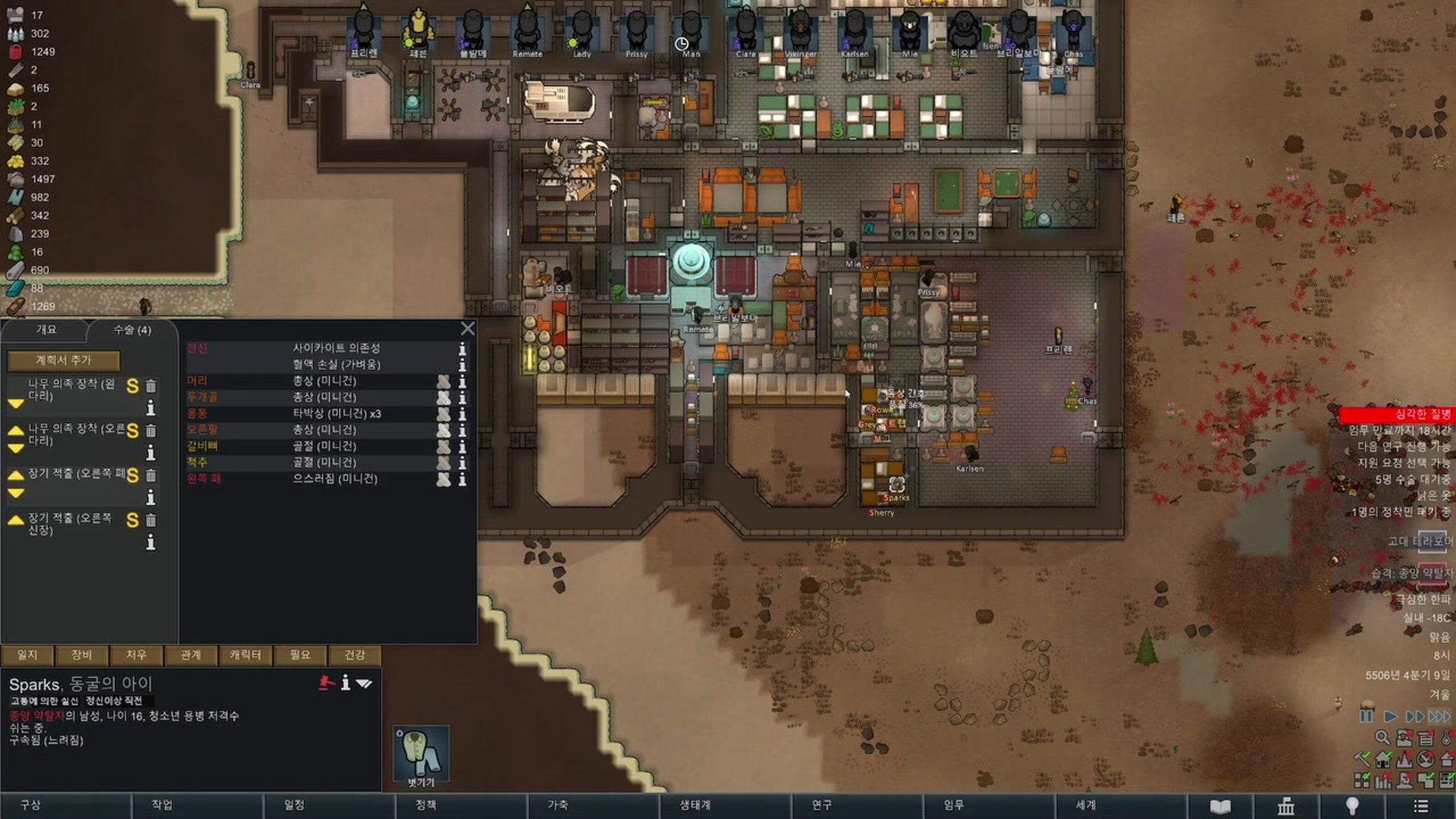Viewport: 1456px width, 819px height.
Task: Open the main menu list icon
Action: point(1421,806)
